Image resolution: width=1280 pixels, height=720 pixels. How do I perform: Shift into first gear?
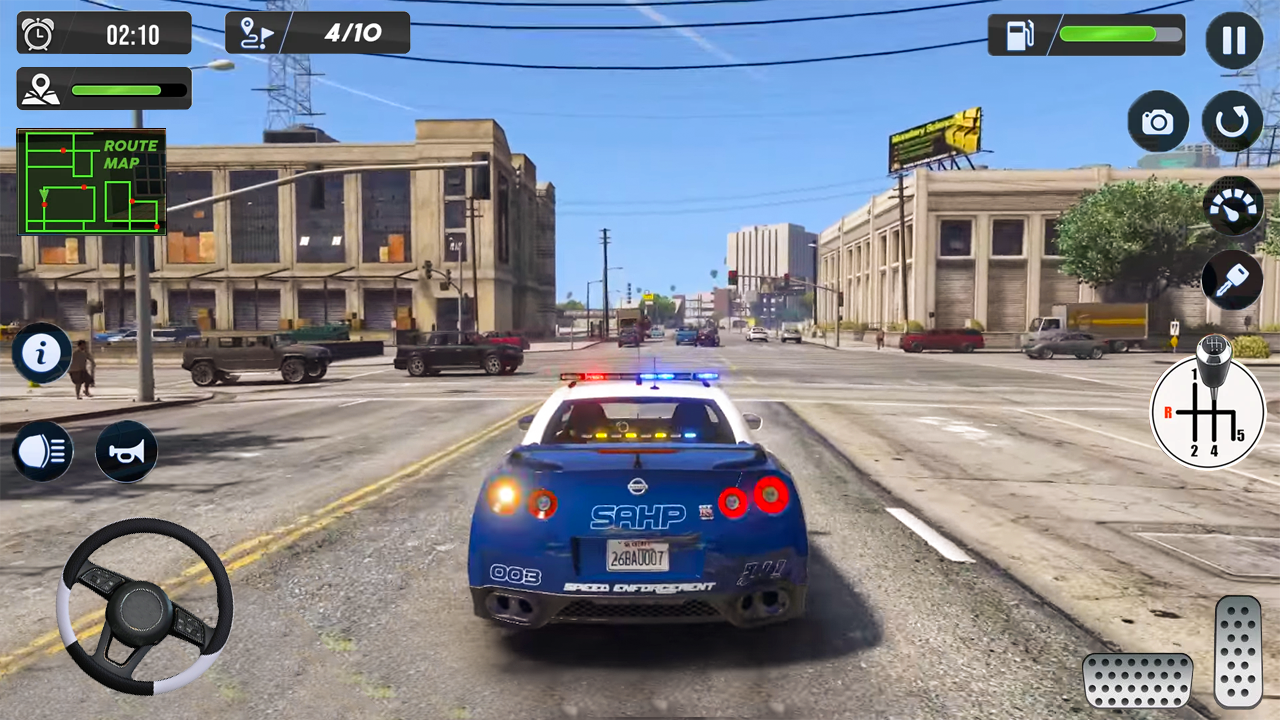tap(1195, 375)
